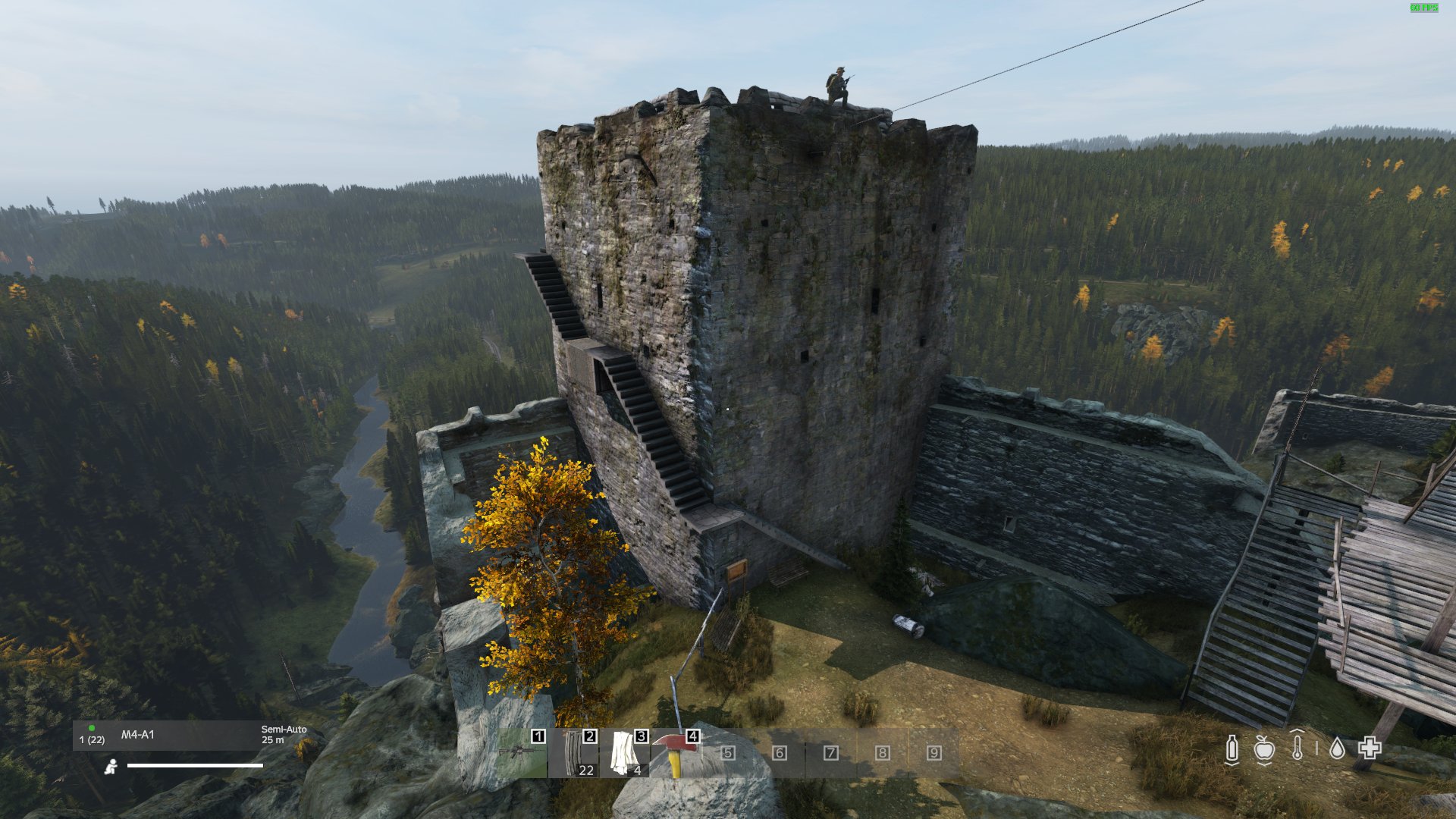Click the rising-temperature arrow above the thermometer

coord(1297,731)
